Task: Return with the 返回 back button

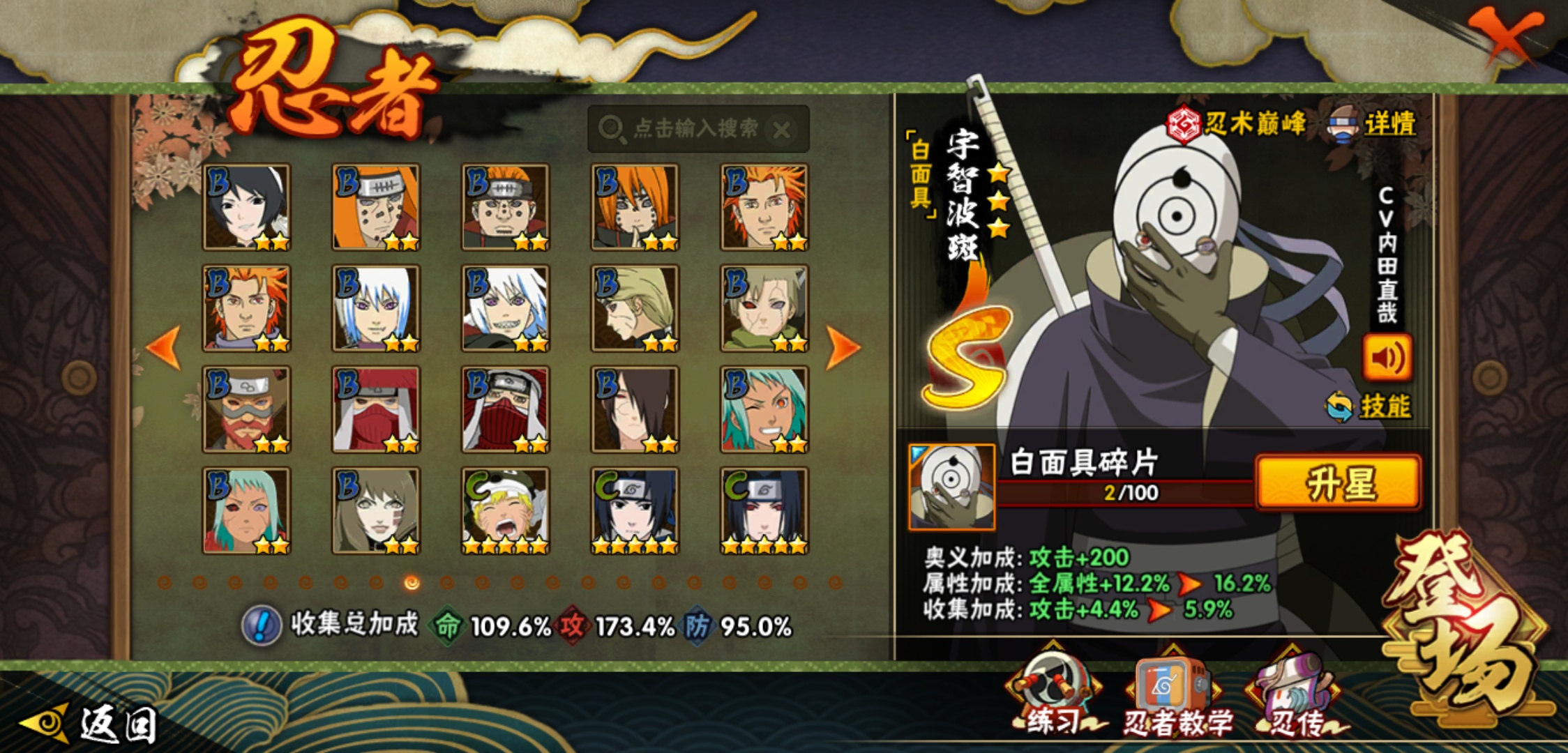Action: pos(91,724)
